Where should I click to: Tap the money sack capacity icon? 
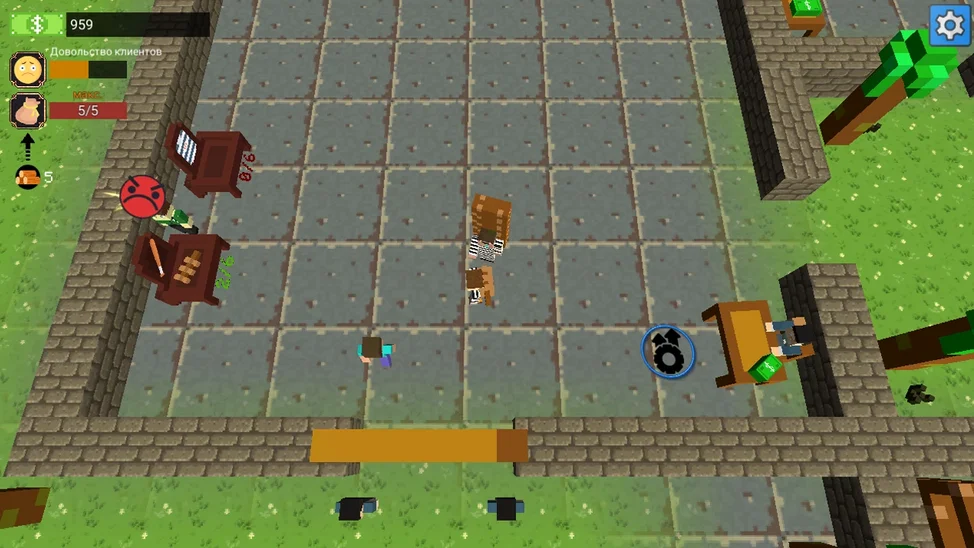click(27, 110)
